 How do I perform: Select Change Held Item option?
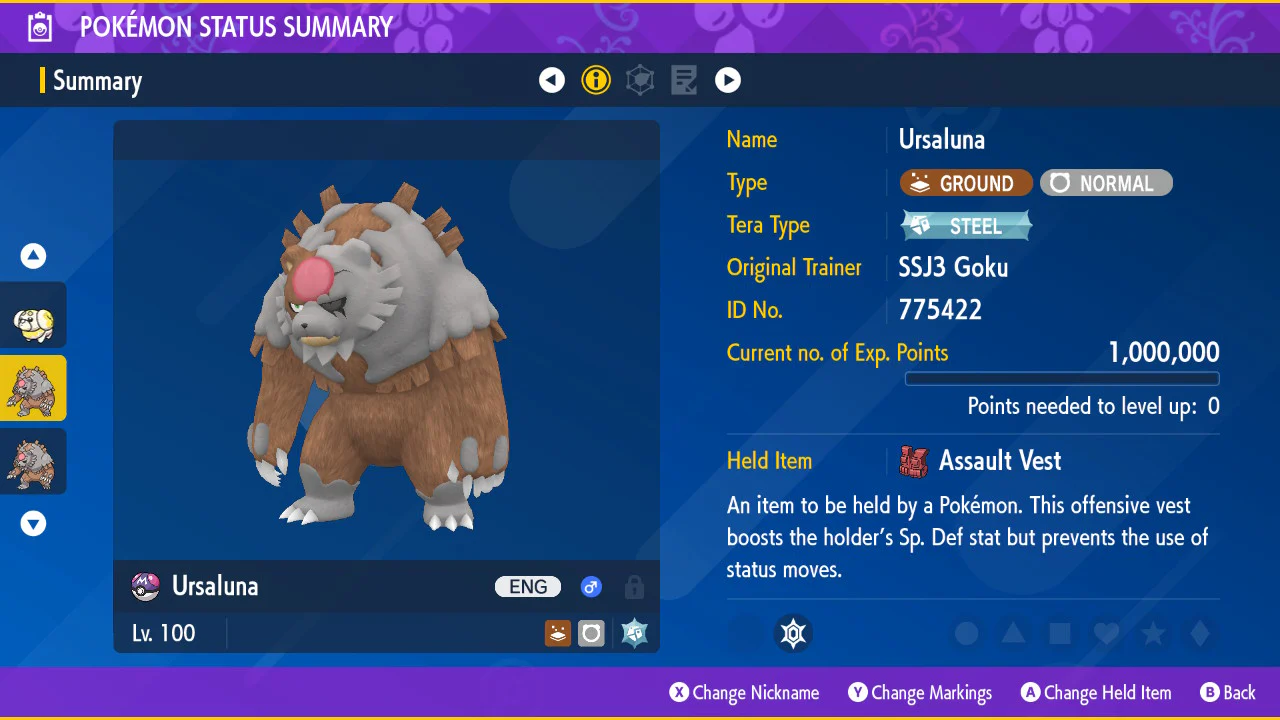(x=1096, y=692)
